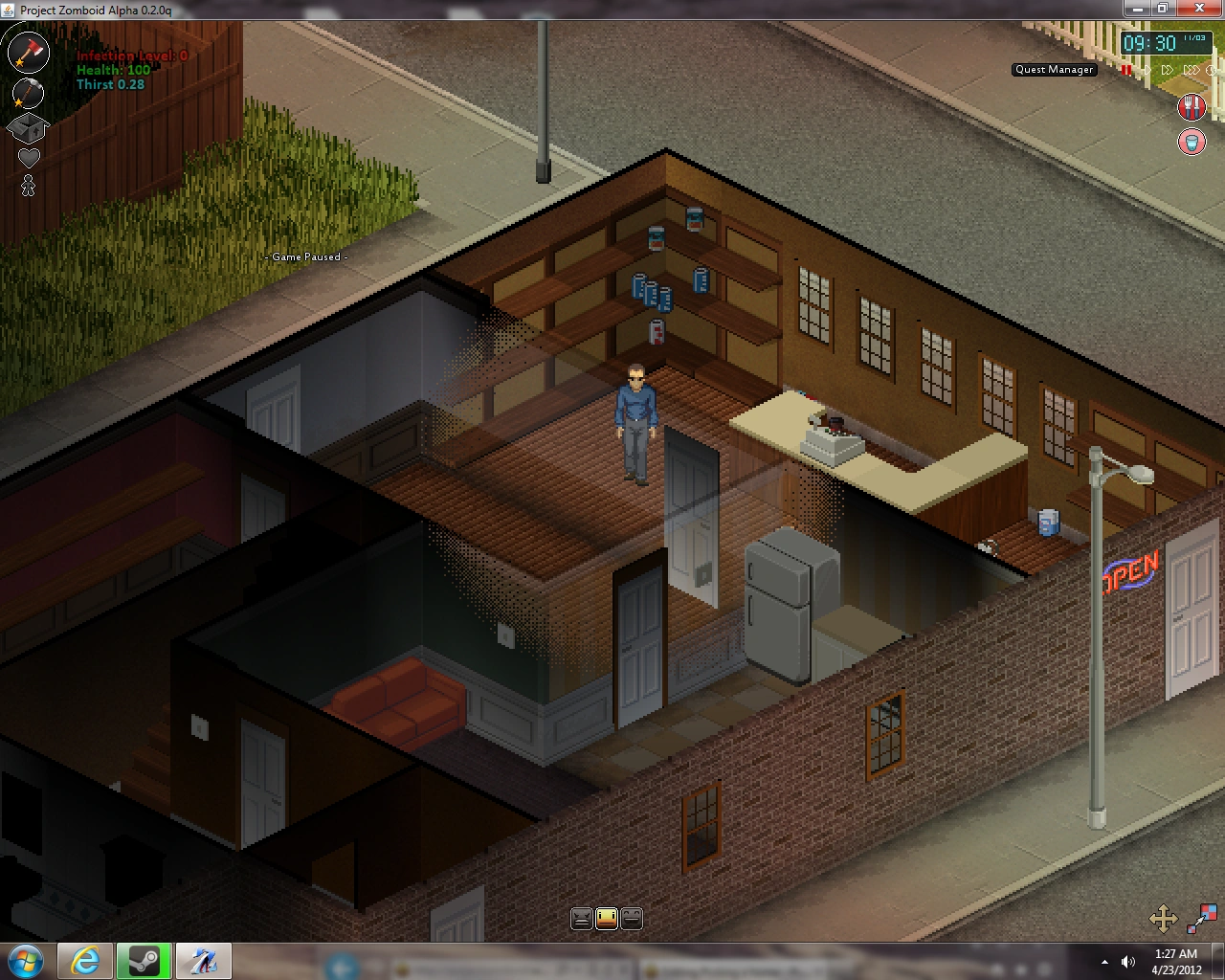Select the equipped axe weapon slot
This screenshot has width=1225, height=980.
pyautogui.click(x=28, y=53)
